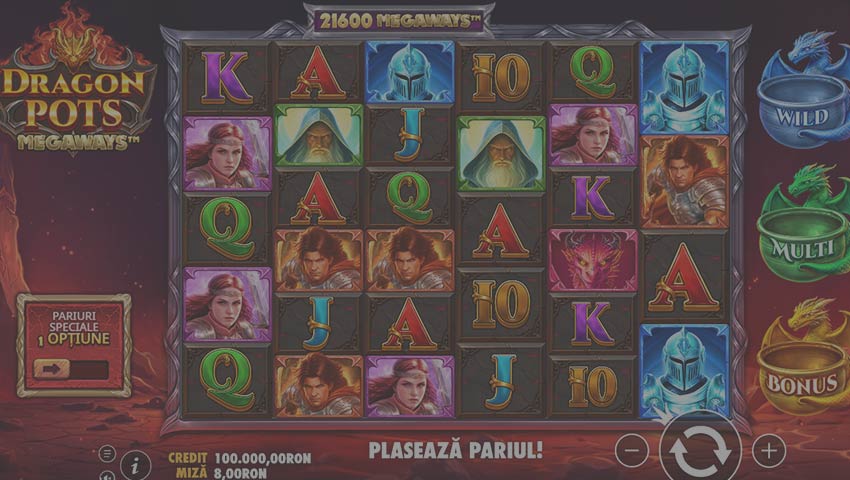
Task: Increase the bet with the plus button
Action: (x=768, y=451)
